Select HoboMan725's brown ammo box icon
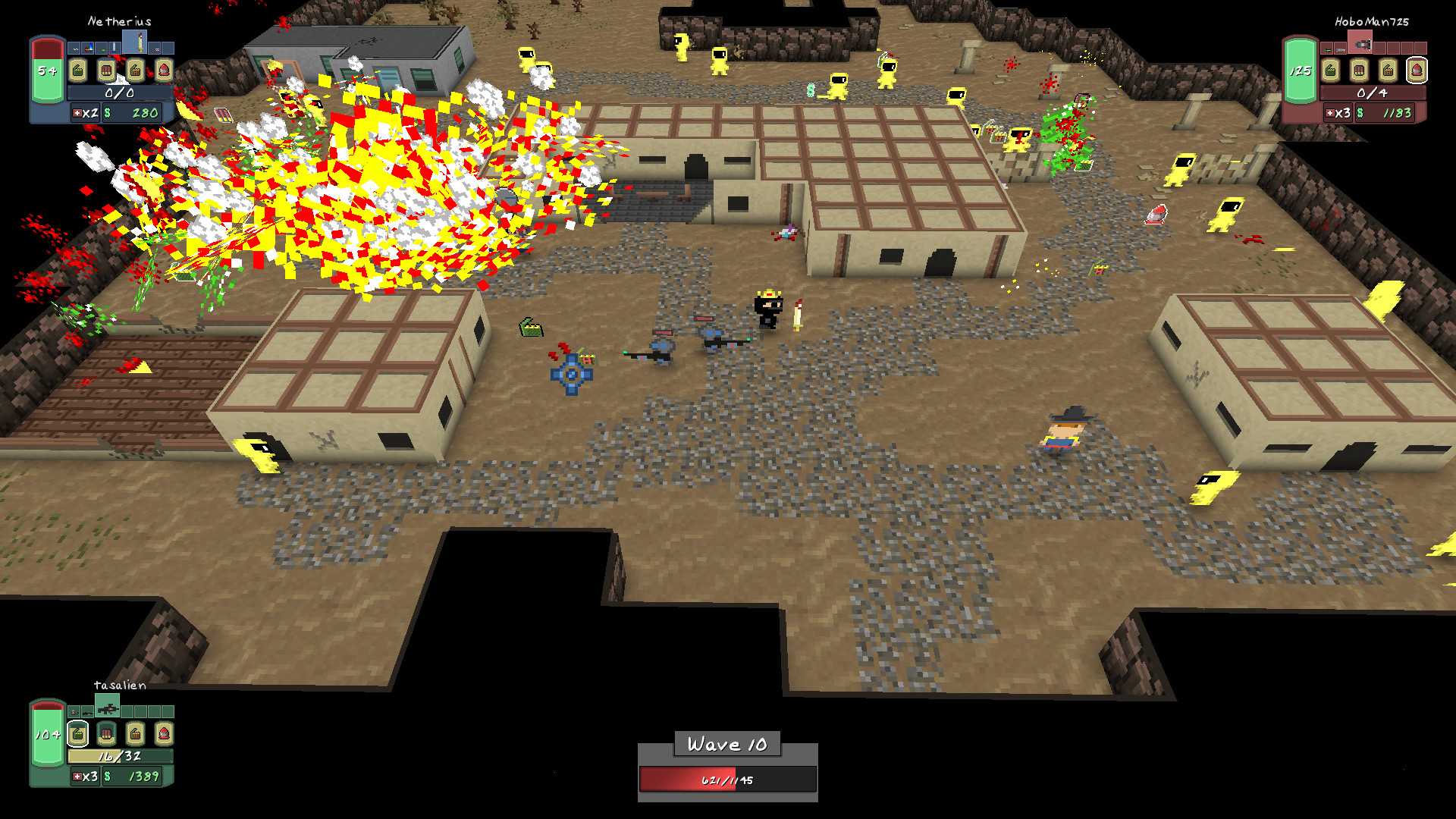The width and height of the screenshot is (1456, 819). 1388,71
